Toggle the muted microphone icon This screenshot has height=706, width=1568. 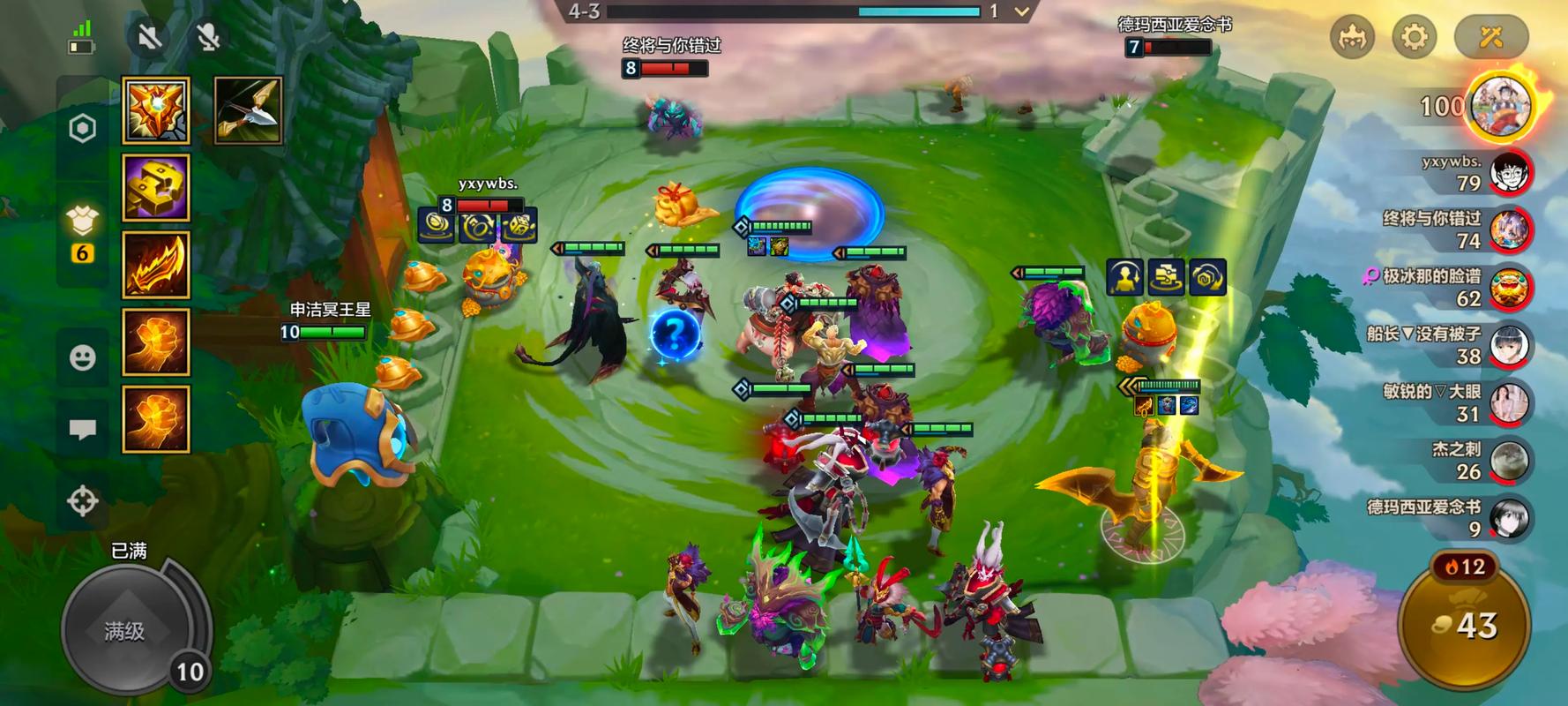(x=208, y=37)
